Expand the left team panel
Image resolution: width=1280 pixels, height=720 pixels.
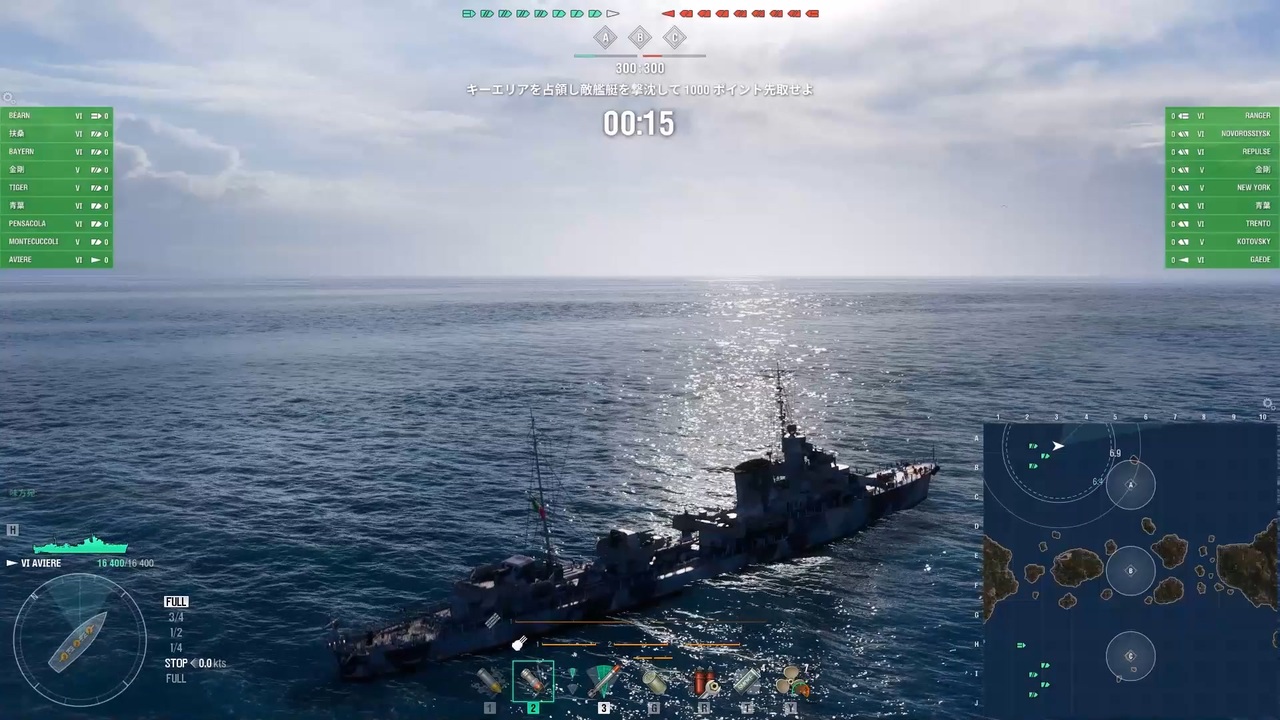[x=8, y=97]
